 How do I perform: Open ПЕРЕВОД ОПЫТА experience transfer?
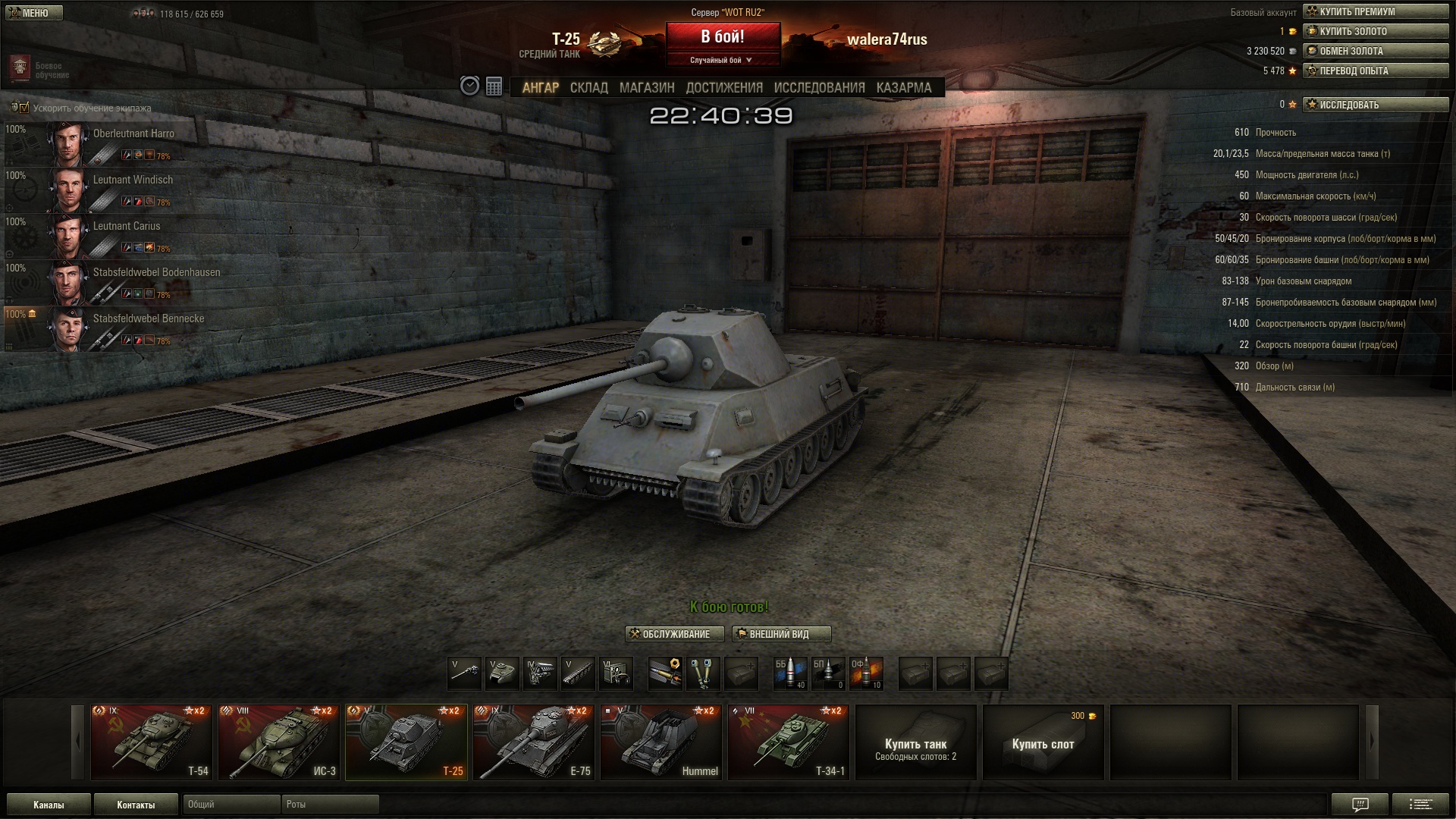[1375, 71]
